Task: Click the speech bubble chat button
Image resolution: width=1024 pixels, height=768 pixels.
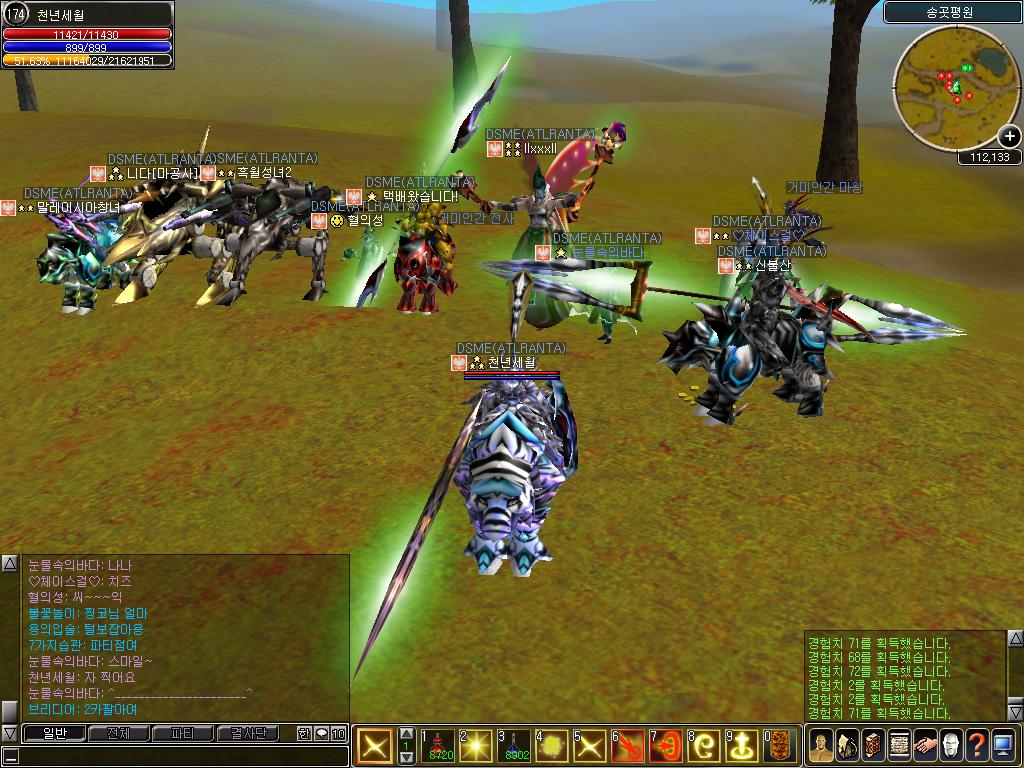Action: click(x=321, y=733)
